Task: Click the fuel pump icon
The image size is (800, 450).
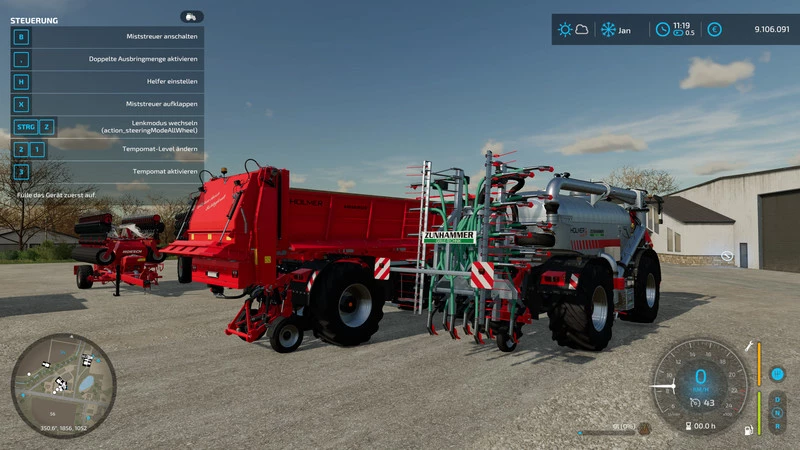Action: pyautogui.click(x=746, y=430)
